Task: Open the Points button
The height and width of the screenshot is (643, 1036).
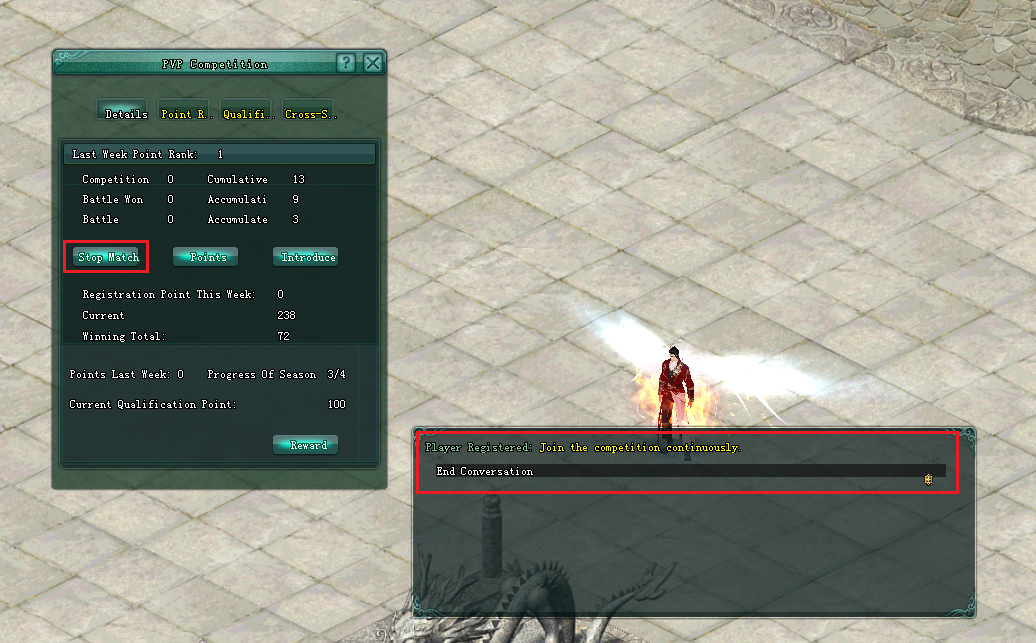Action: pyautogui.click(x=207, y=257)
